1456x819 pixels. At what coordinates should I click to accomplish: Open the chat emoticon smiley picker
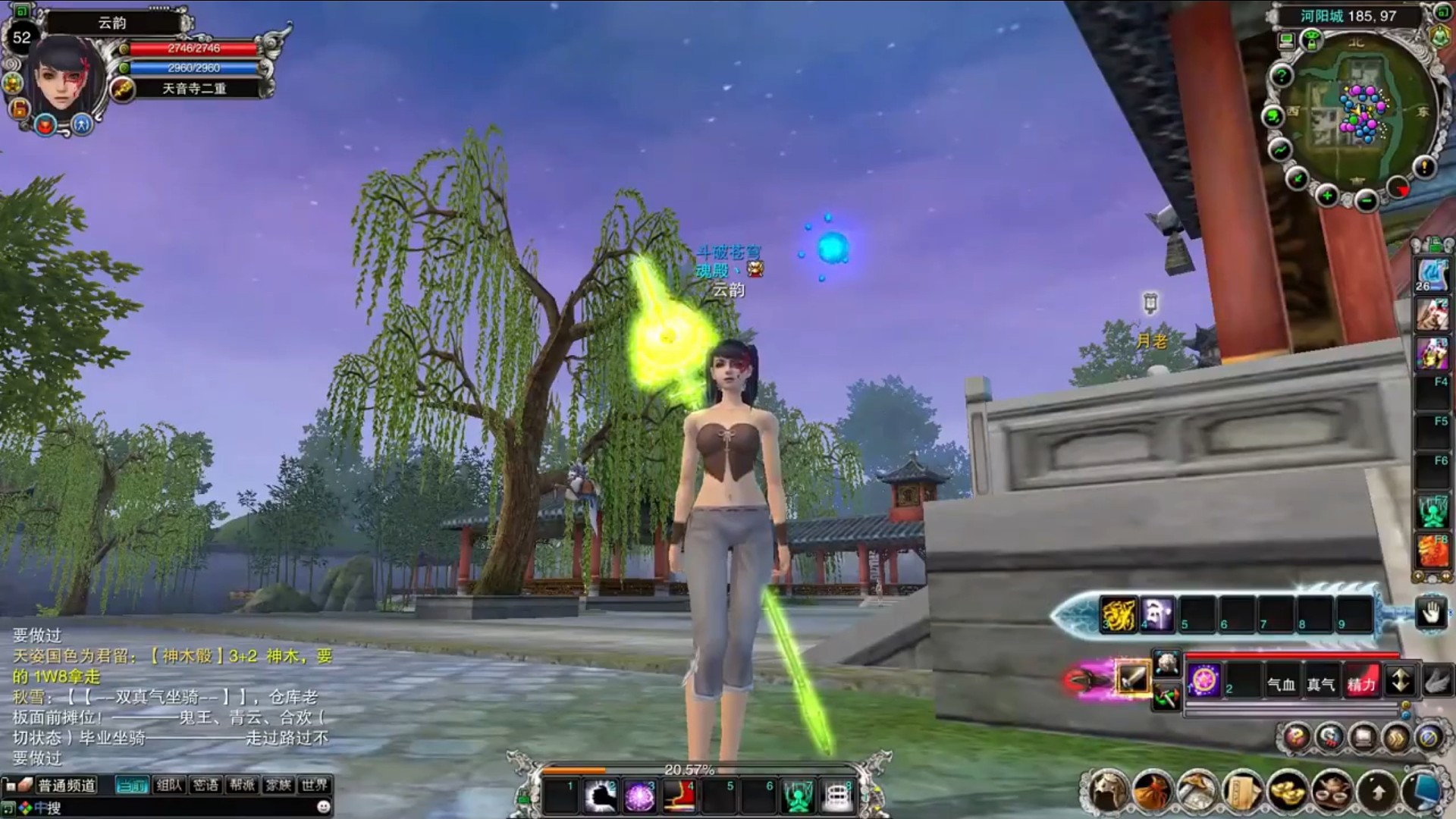click(324, 807)
